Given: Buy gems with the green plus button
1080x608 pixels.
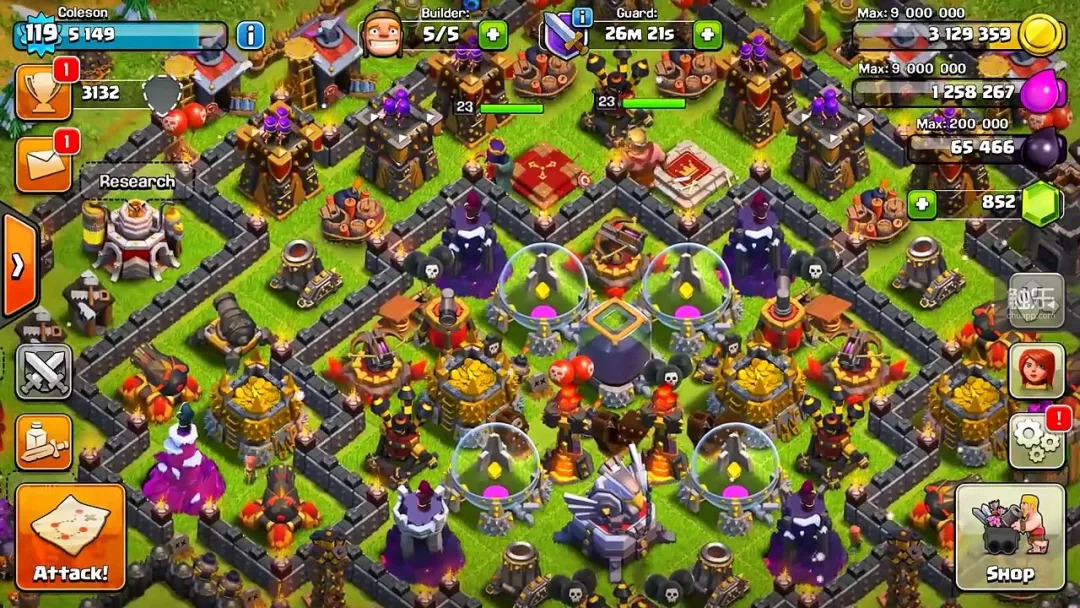Looking at the screenshot, I should click(x=921, y=204).
